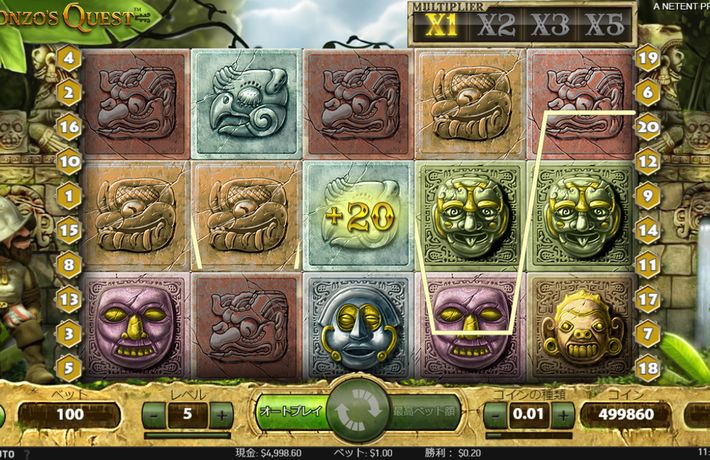Highlight payline number 18
The image size is (710, 460).
click(x=647, y=367)
